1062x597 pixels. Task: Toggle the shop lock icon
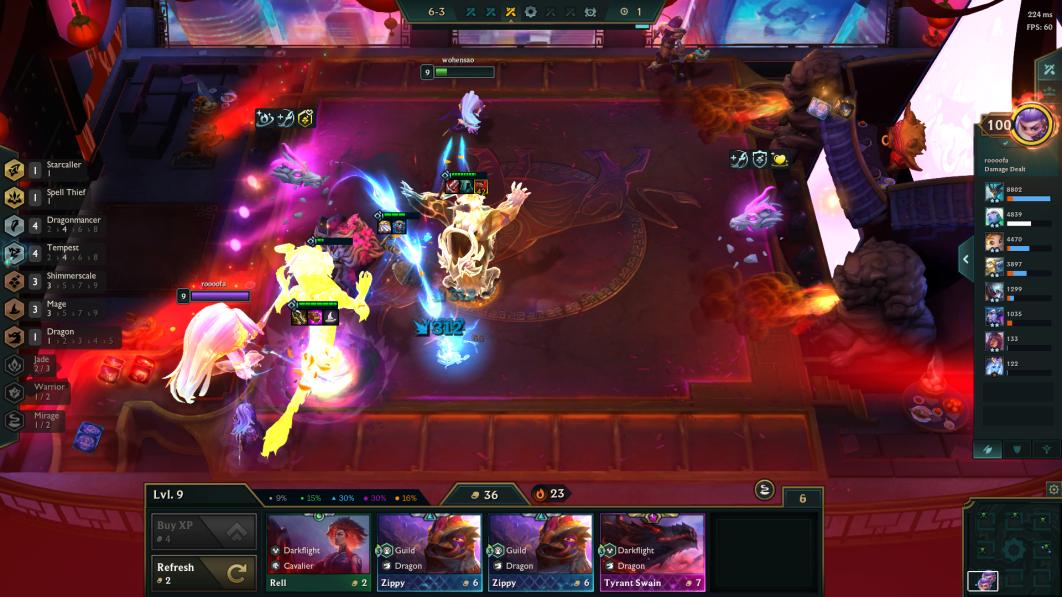click(x=765, y=489)
